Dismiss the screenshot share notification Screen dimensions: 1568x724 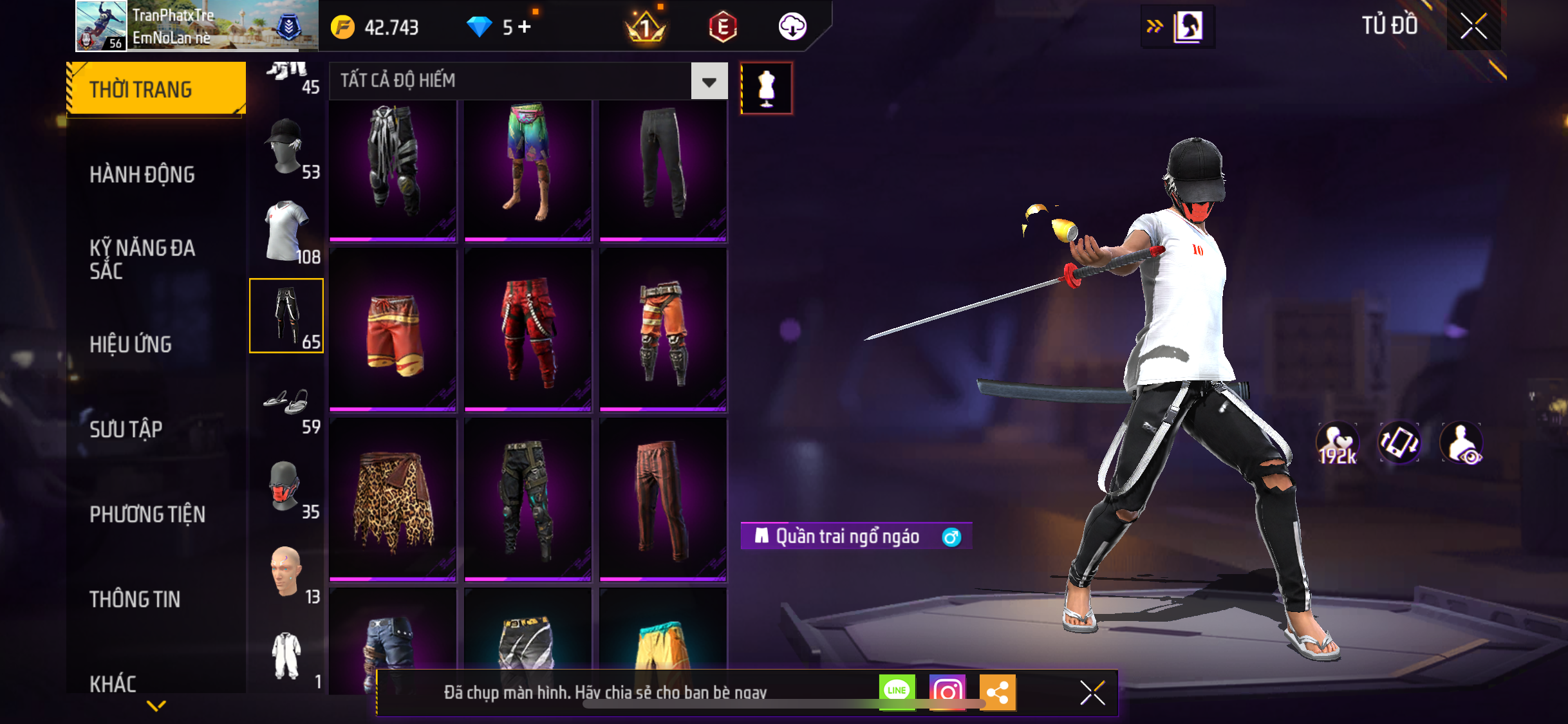click(x=1092, y=692)
